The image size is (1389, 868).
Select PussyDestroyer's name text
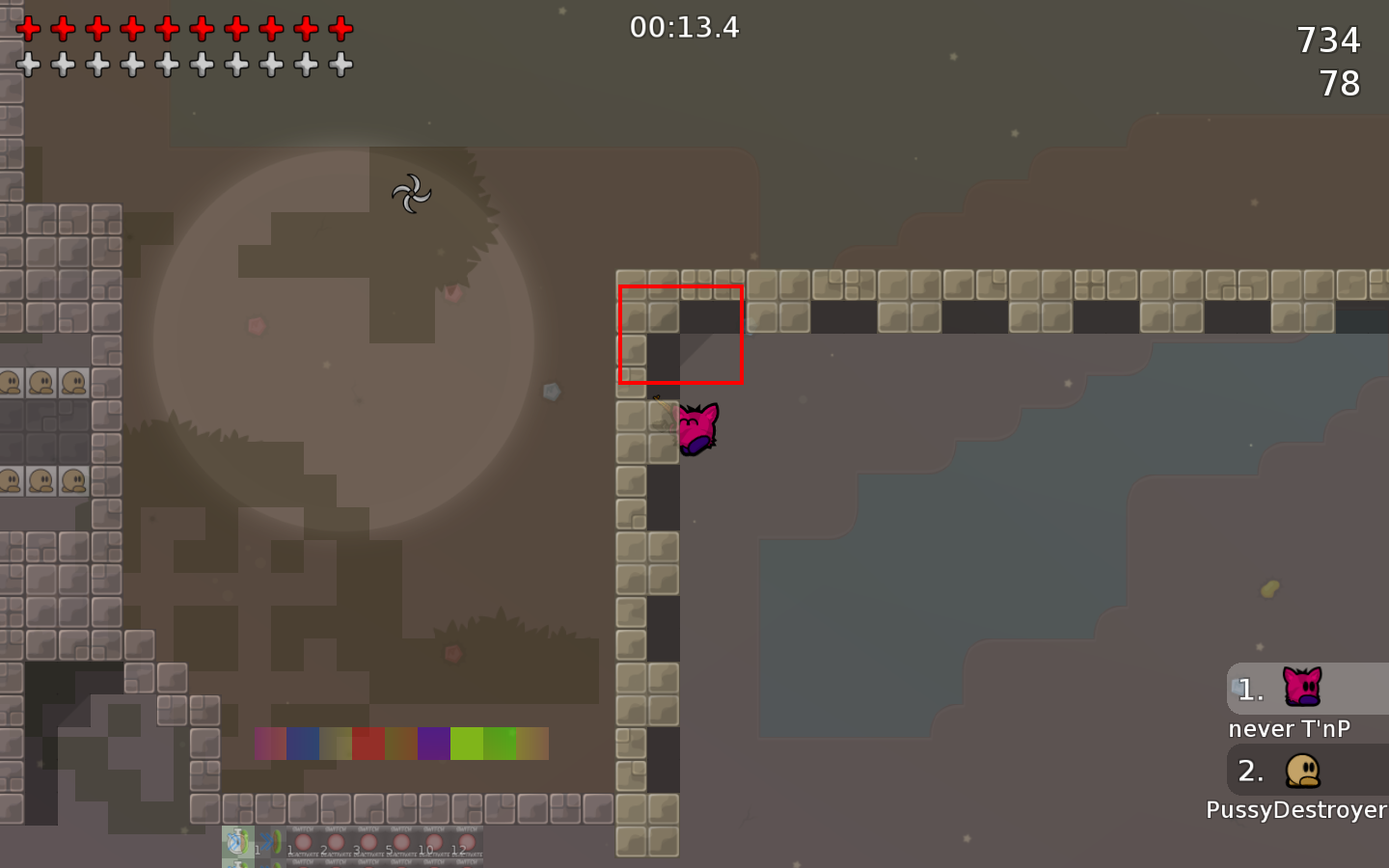[x=1296, y=810]
